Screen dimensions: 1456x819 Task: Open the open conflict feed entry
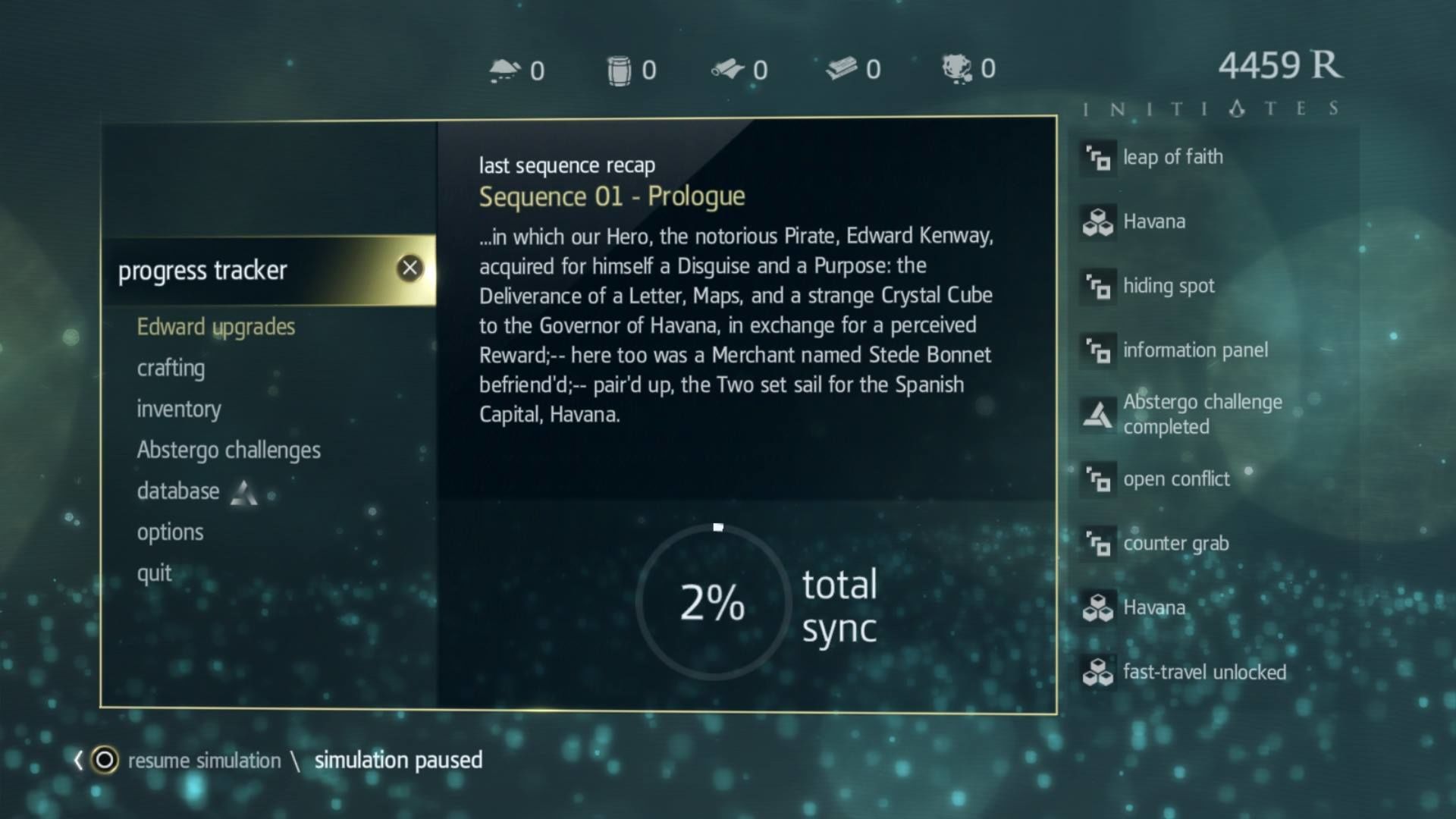click(1176, 479)
